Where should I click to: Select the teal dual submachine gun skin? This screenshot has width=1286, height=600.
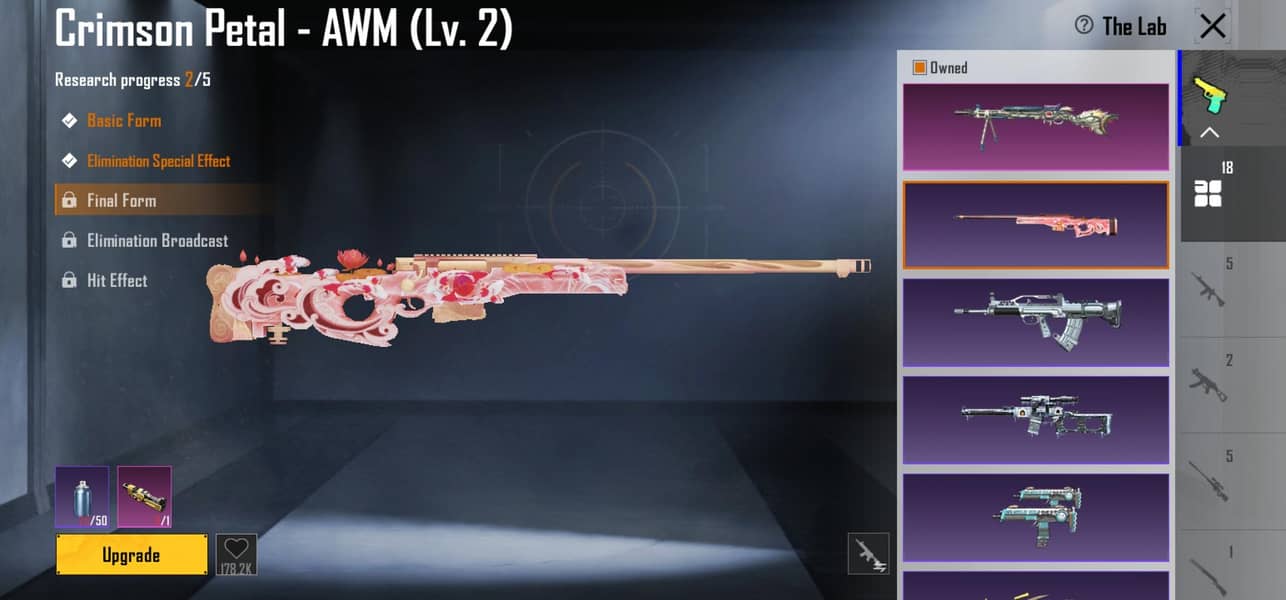(1035, 516)
